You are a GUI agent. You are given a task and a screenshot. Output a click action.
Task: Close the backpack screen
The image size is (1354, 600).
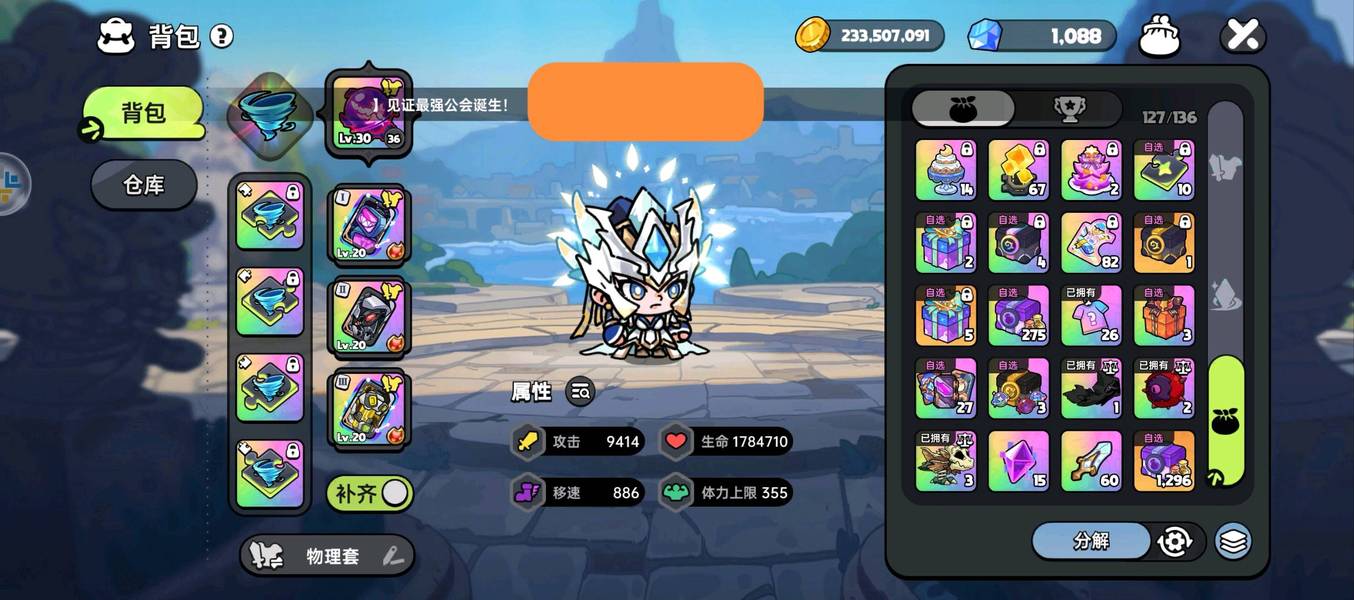[x=1242, y=36]
